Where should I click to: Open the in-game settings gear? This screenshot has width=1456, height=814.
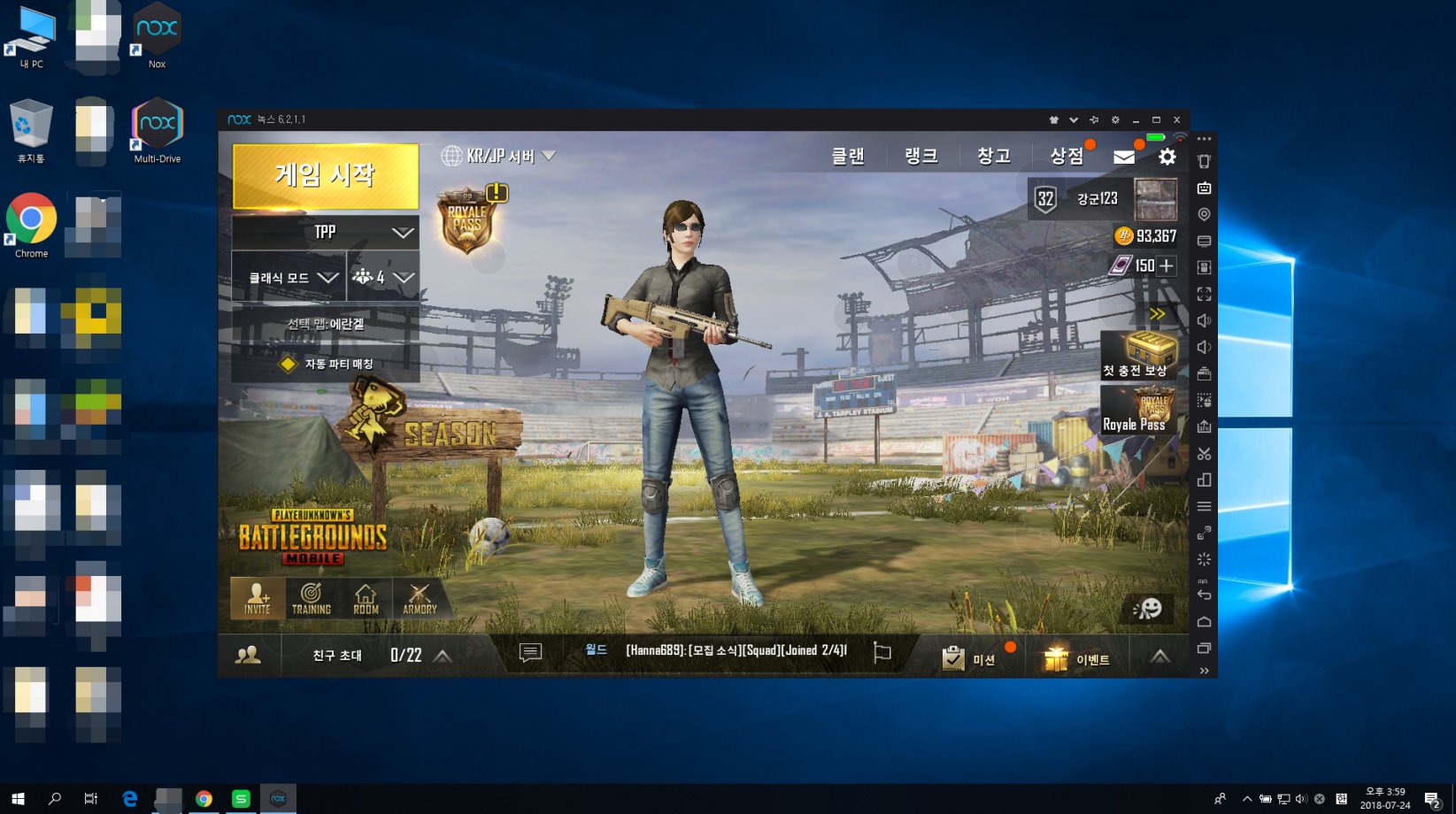tap(1167, 156)
